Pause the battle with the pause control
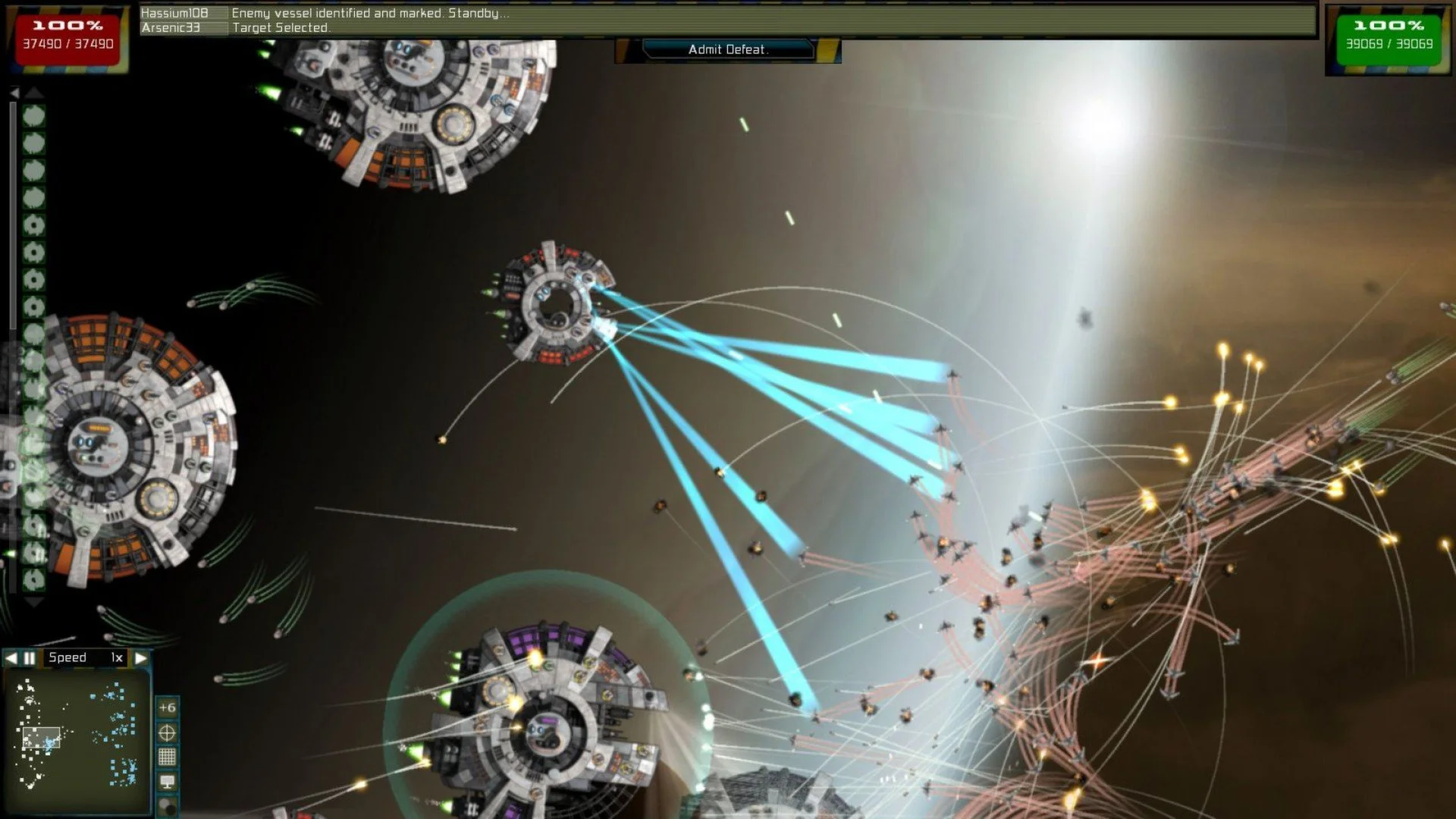Image resolution: width=1456 pixels, height=819 pixels. pyautogui.click(x=29, y=657)
